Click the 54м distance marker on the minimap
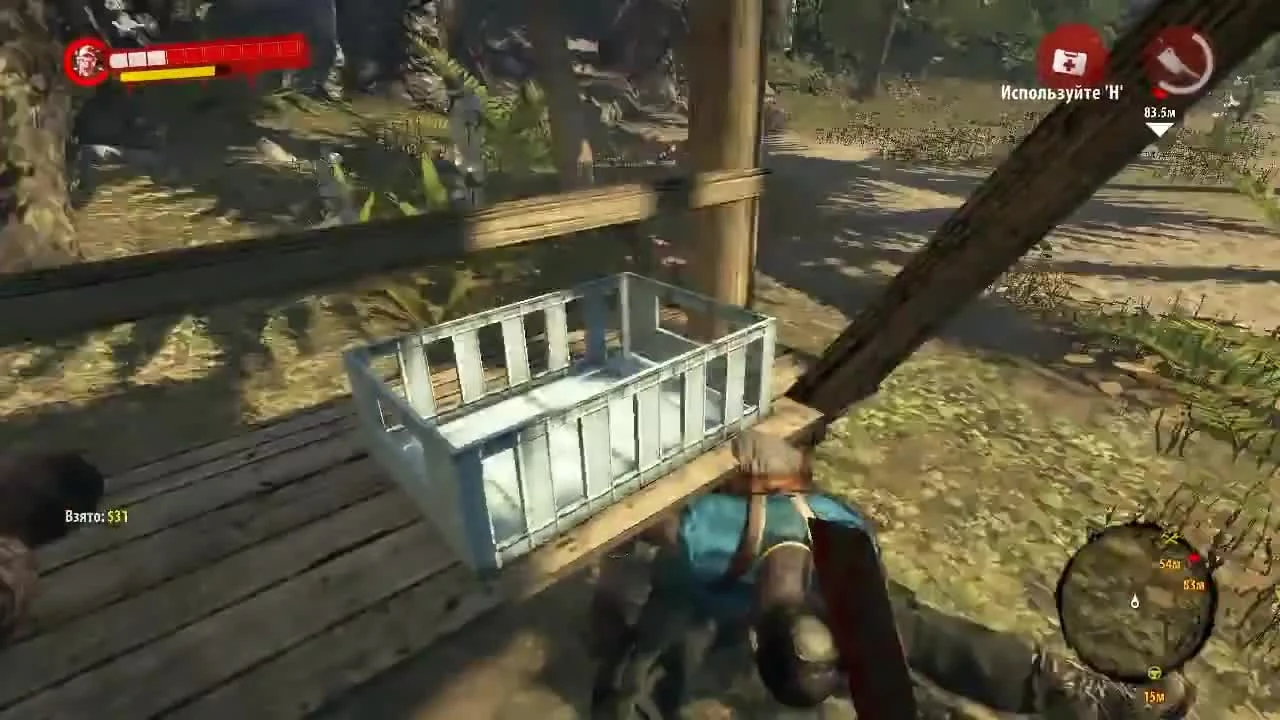This screenshot has height=720, width=1280. [x=1170, y=563]
